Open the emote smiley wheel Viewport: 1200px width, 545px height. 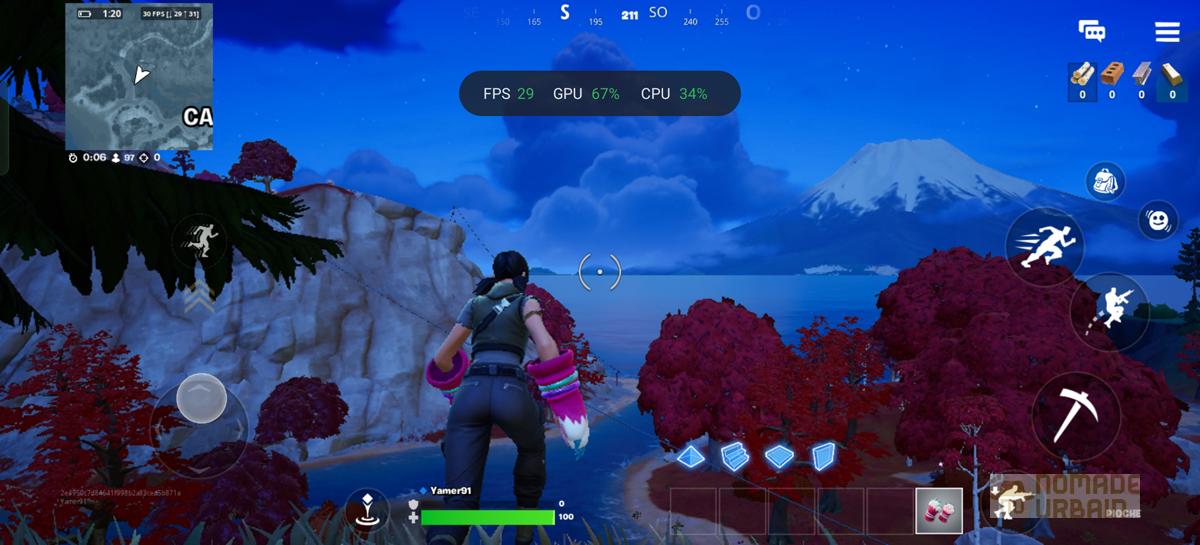click(1157, 220)
